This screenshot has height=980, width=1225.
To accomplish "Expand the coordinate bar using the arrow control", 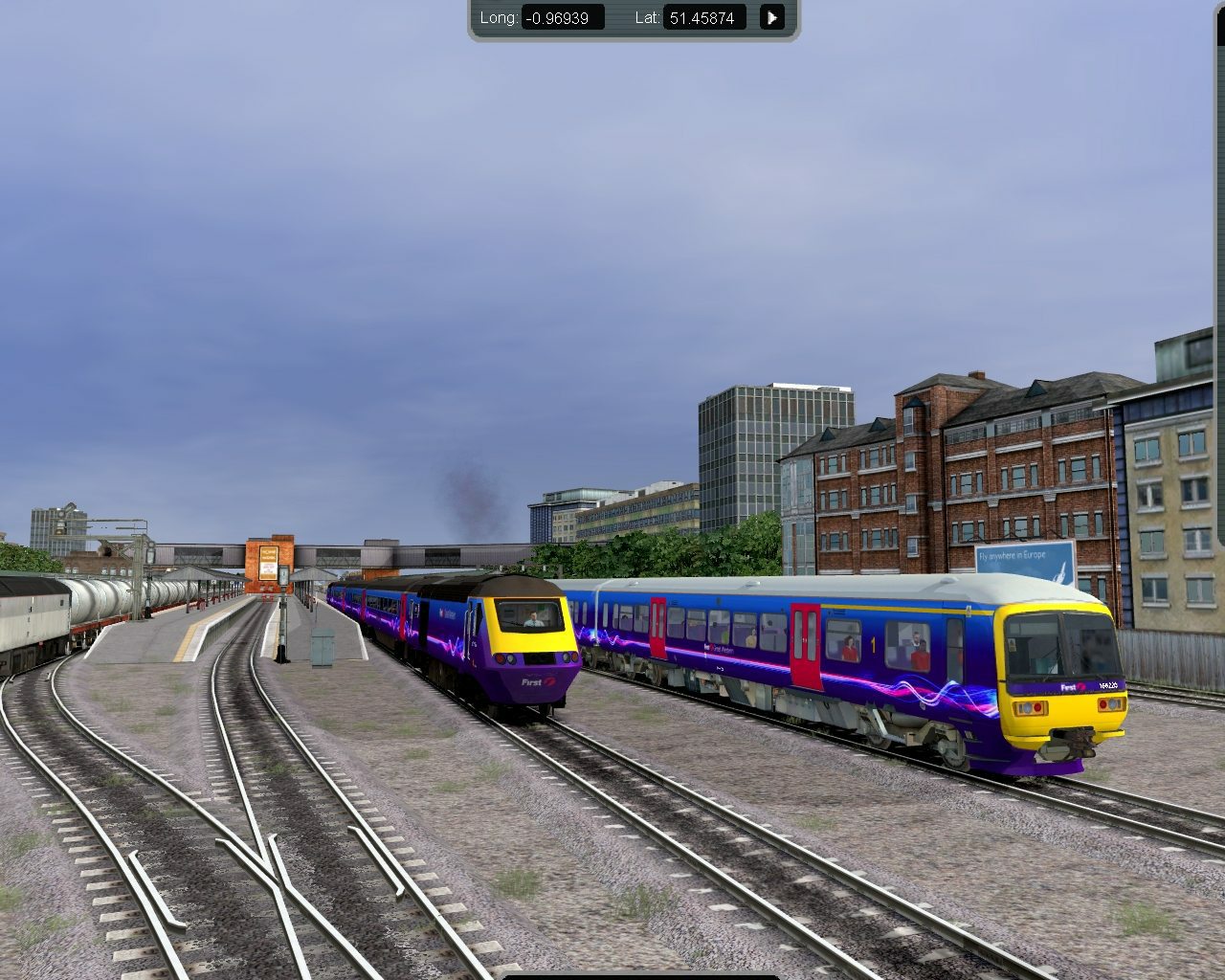I will [x=771, y=17].
